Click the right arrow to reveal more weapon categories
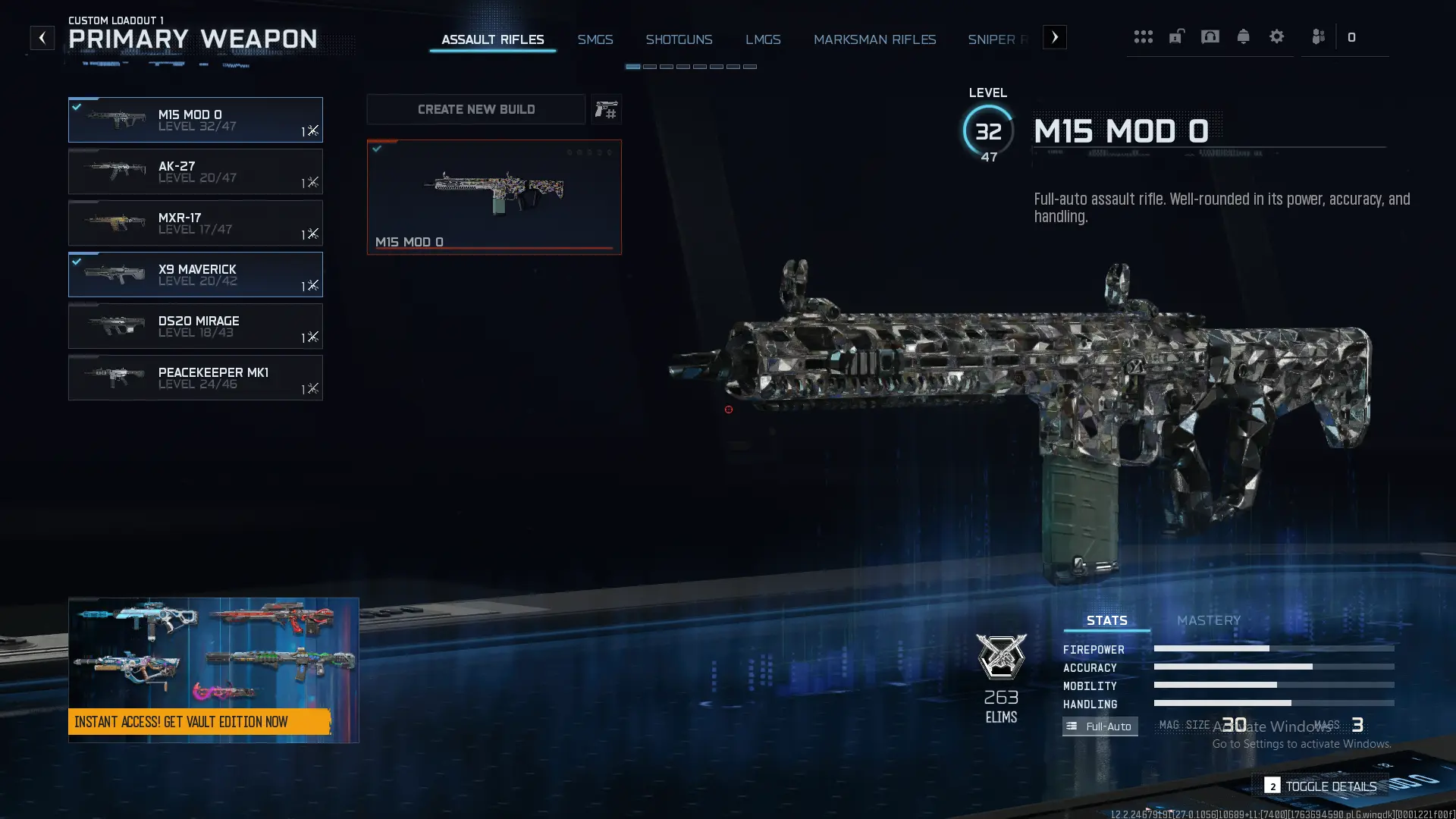The height and width of the screenshot is (819, 1456). [x=1054, y=36]
